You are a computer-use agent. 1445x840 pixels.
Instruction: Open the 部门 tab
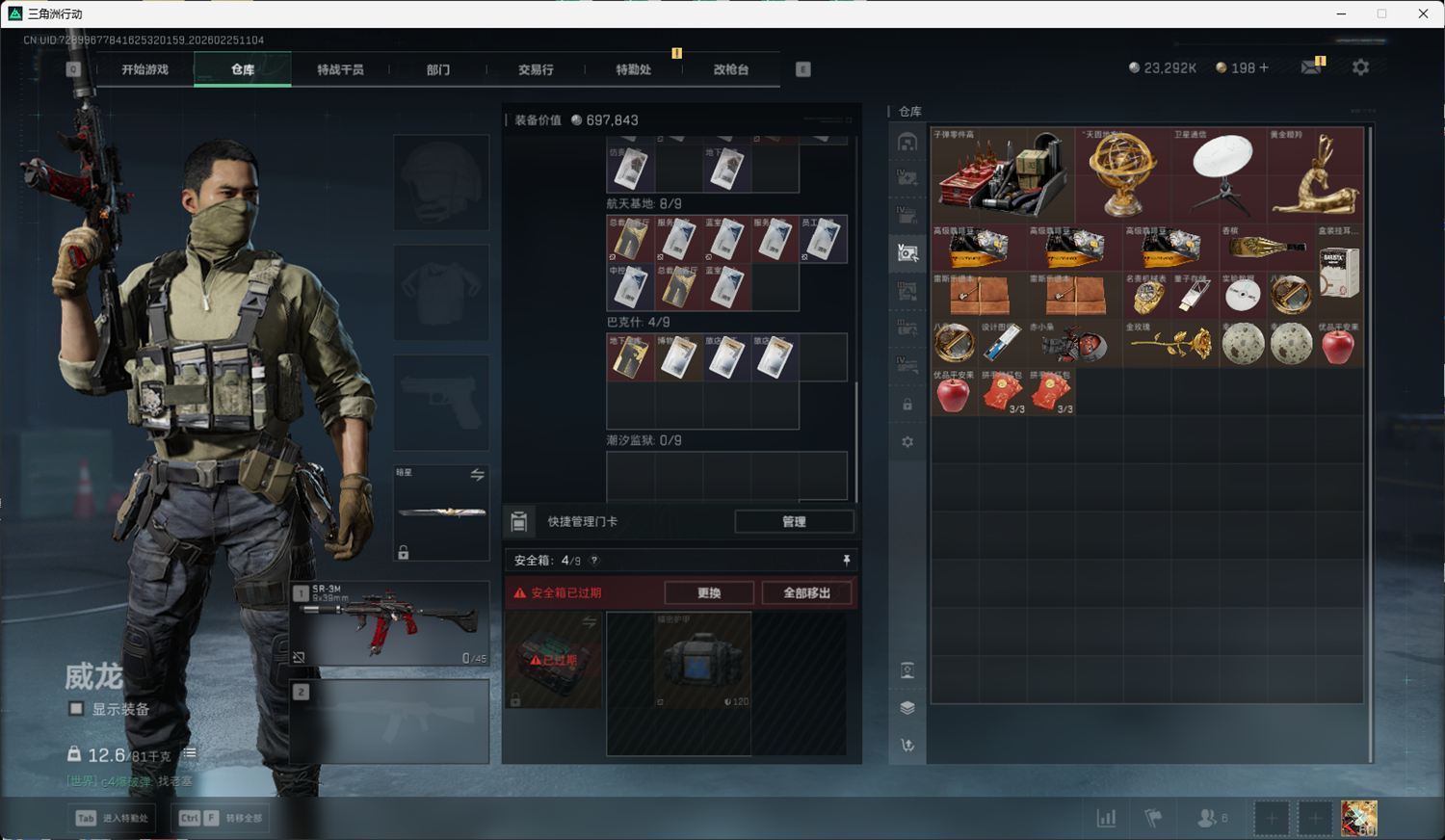pos(438,69)
